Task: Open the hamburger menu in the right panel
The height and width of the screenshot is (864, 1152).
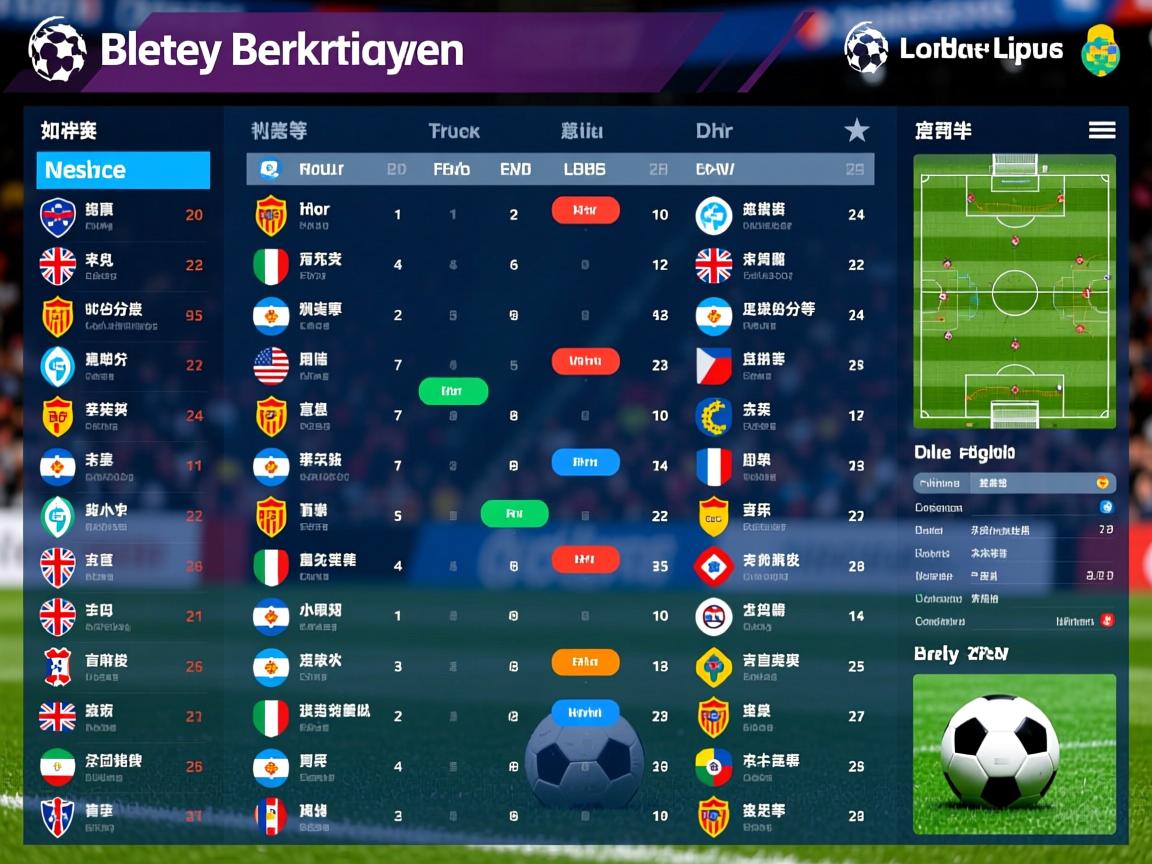Action: [x=1101, y=130]
